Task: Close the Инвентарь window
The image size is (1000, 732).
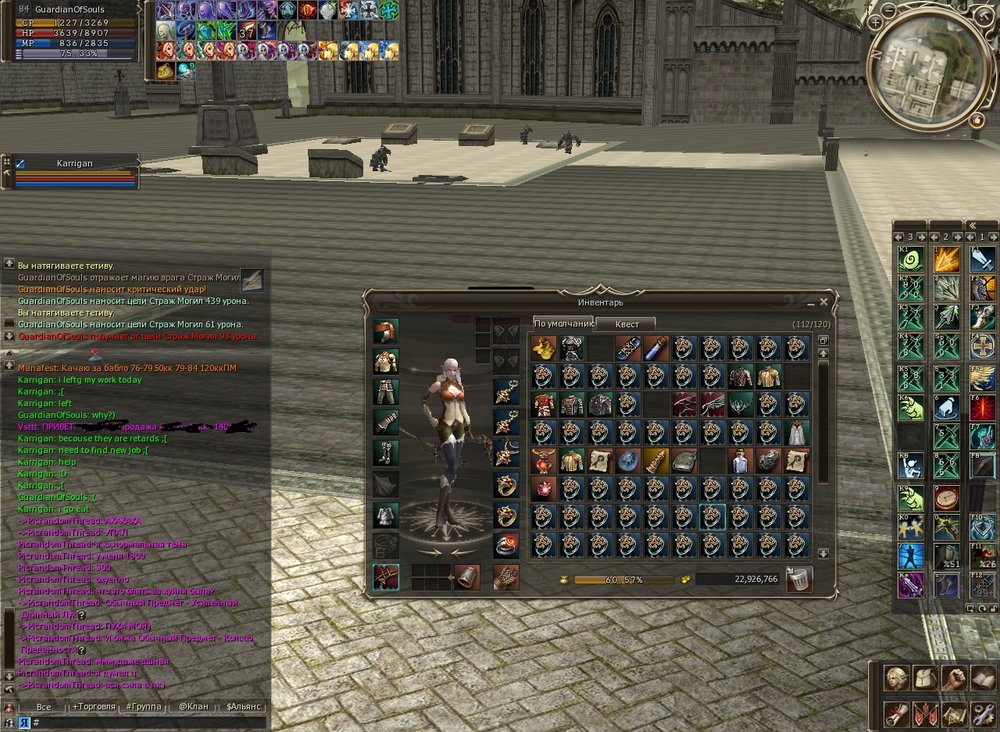Action: pyautogui.click(x=824, y=301)
